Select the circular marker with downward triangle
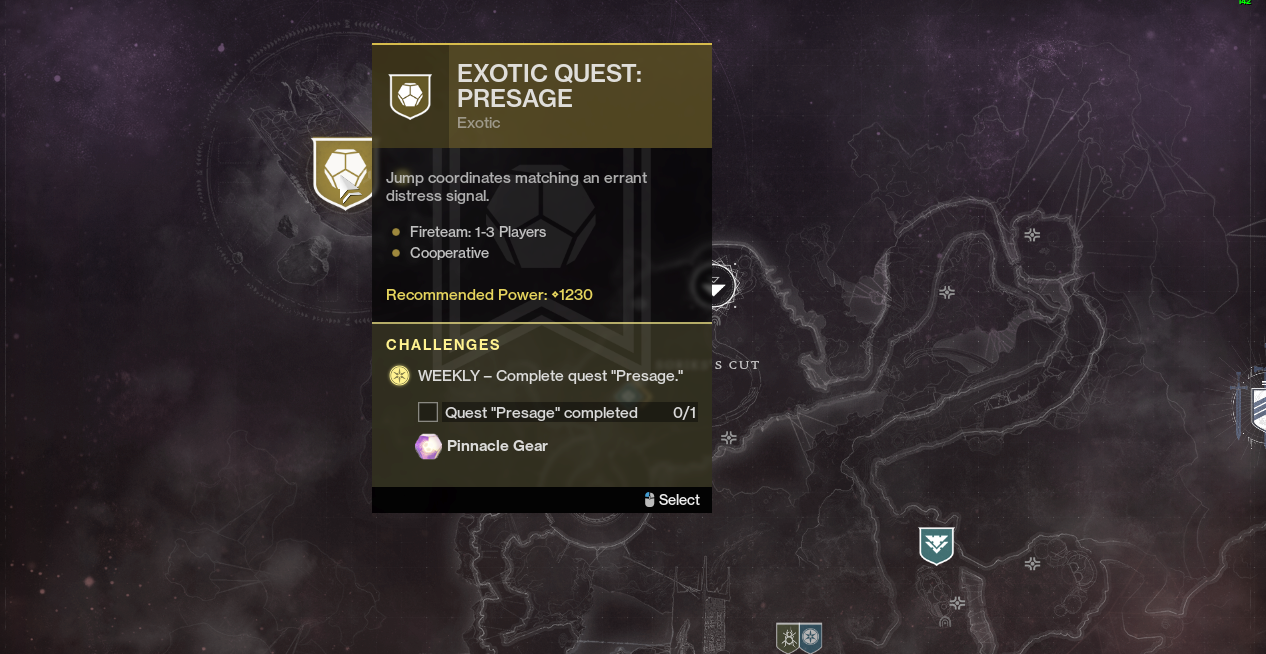The image size is (1266, 654). click(x=717, y=287)
